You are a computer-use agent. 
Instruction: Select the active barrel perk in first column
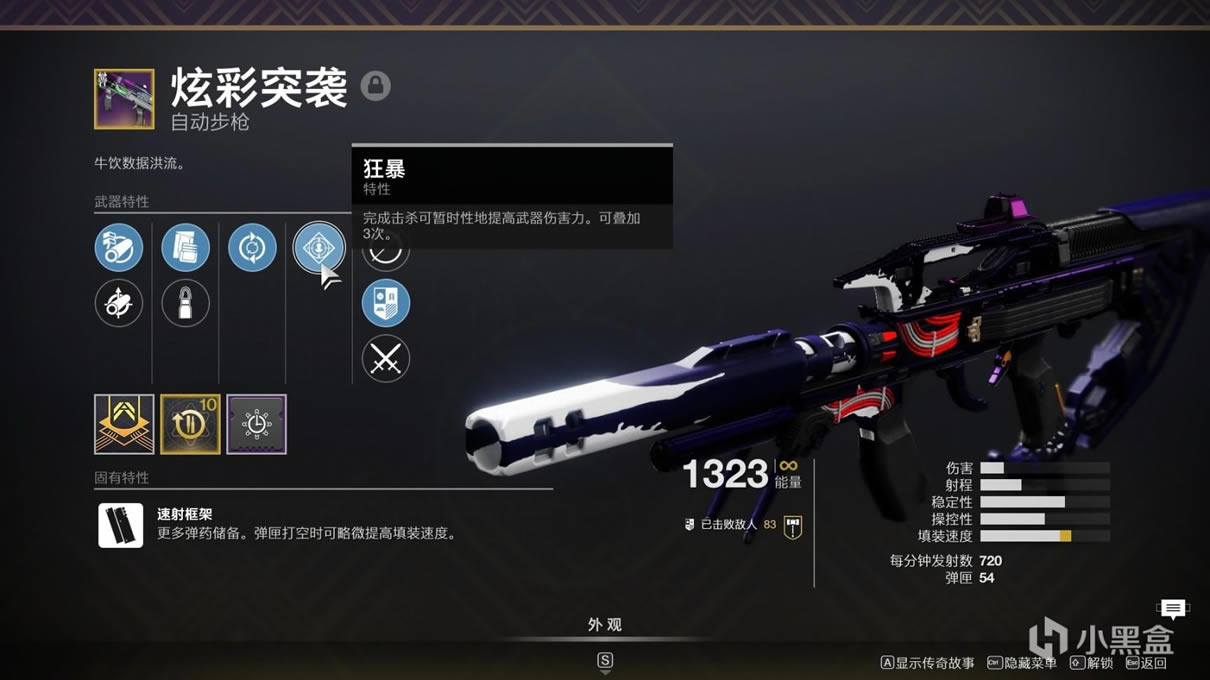[x=119, y=248]
